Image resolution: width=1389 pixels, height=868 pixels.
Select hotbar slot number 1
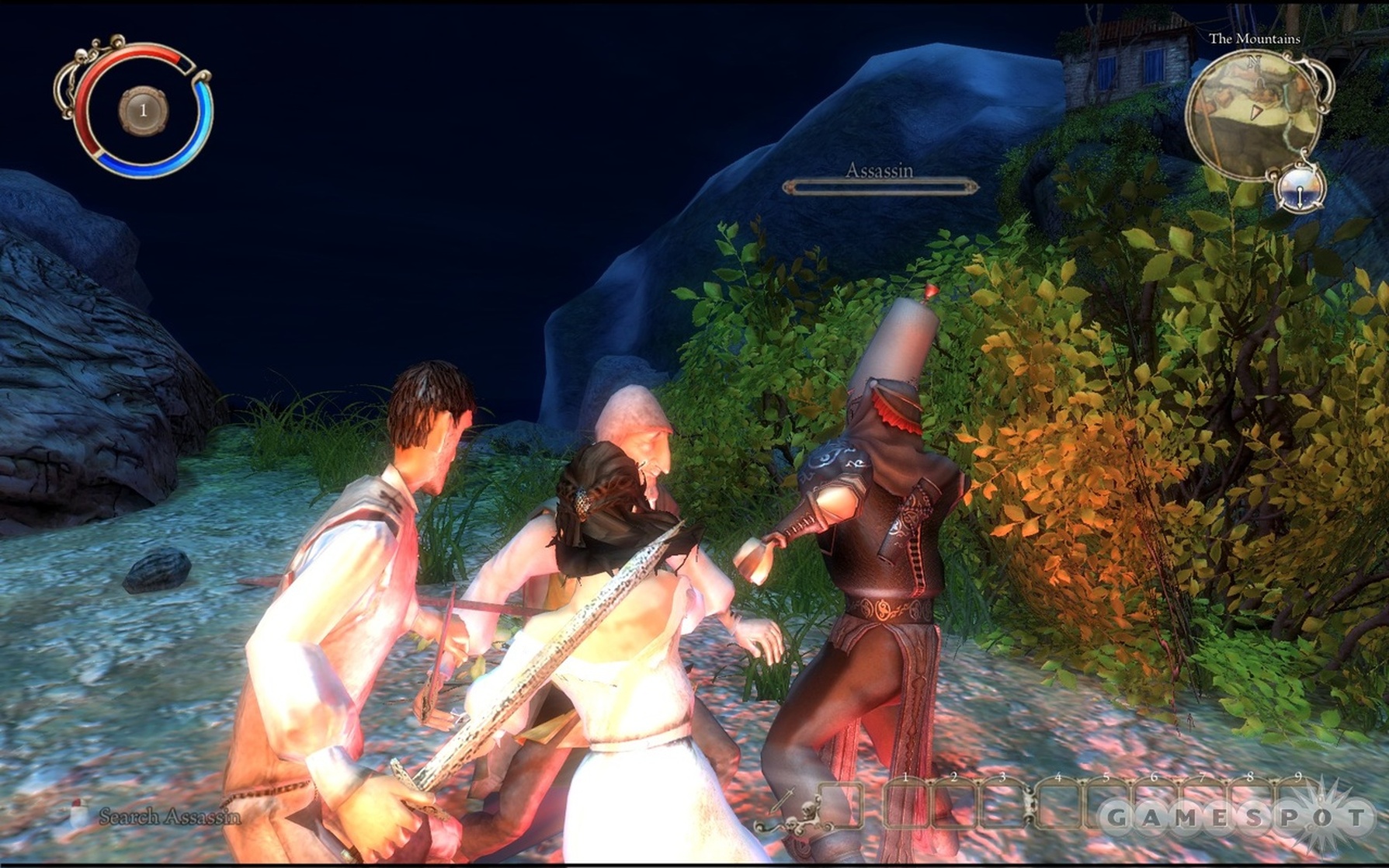coord(906,805)
